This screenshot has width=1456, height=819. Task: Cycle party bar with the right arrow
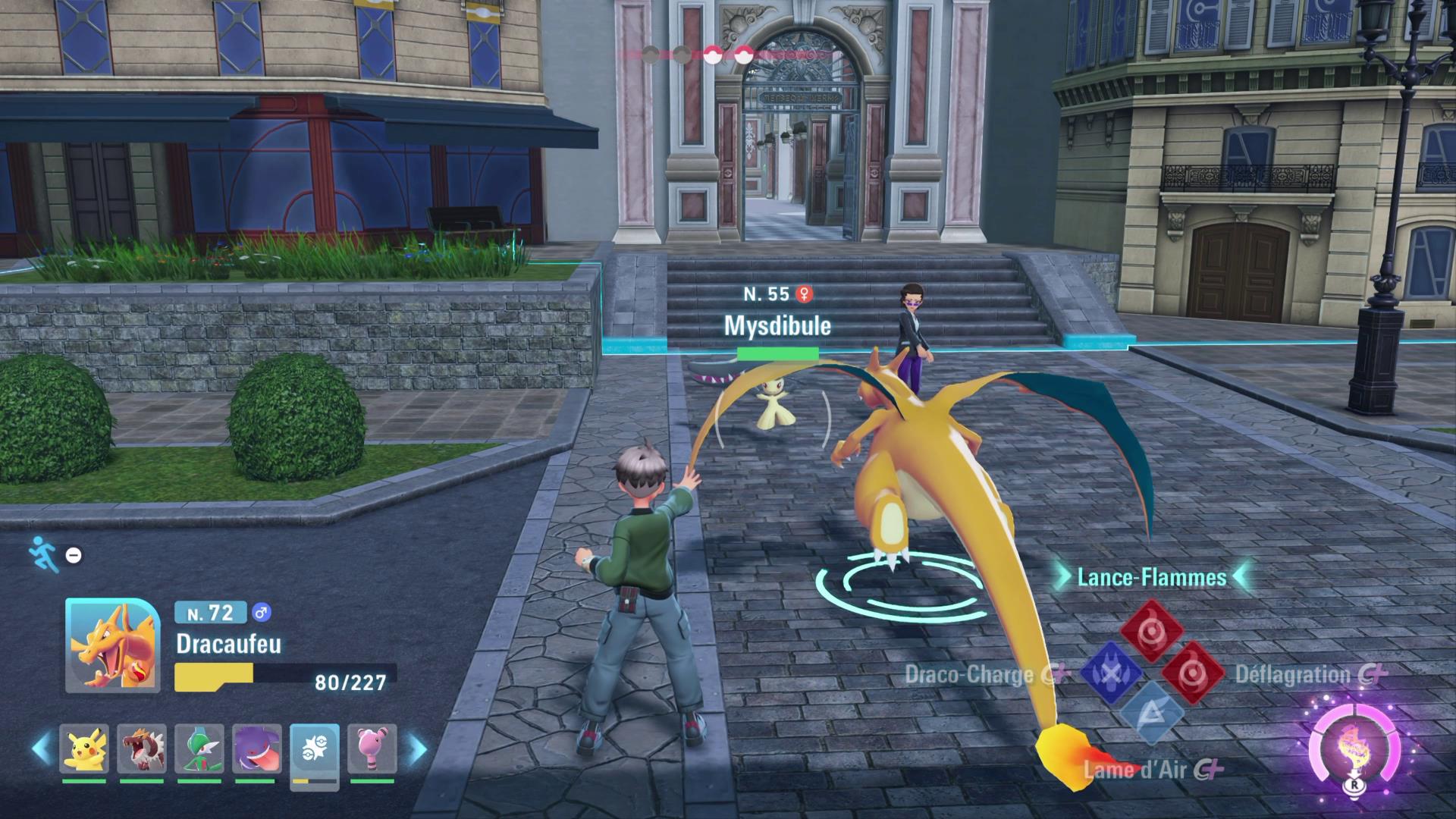click(x=416, y=749)
